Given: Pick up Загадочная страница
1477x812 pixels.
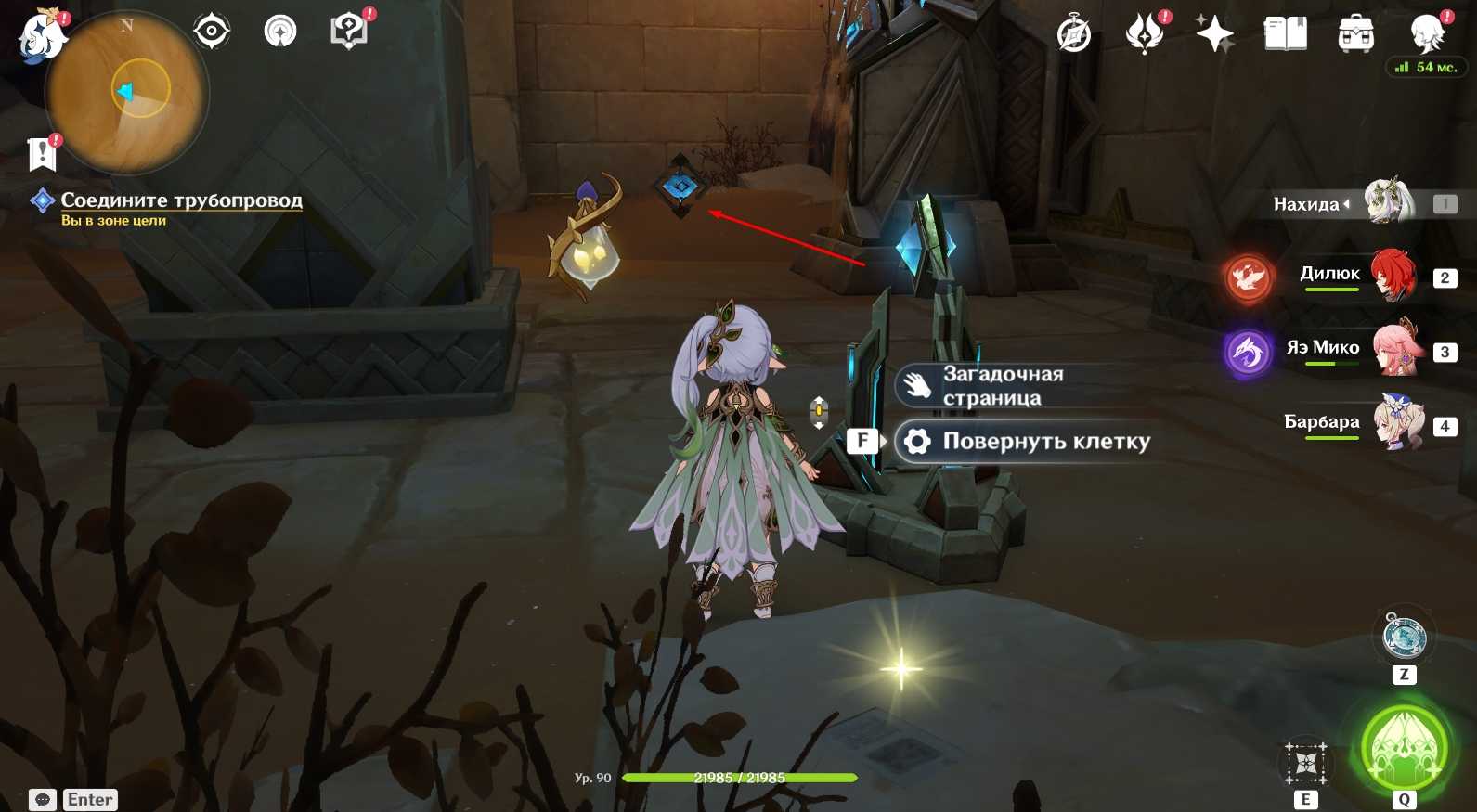Looking at the screenshot, I should click(x=1003, y=386).
